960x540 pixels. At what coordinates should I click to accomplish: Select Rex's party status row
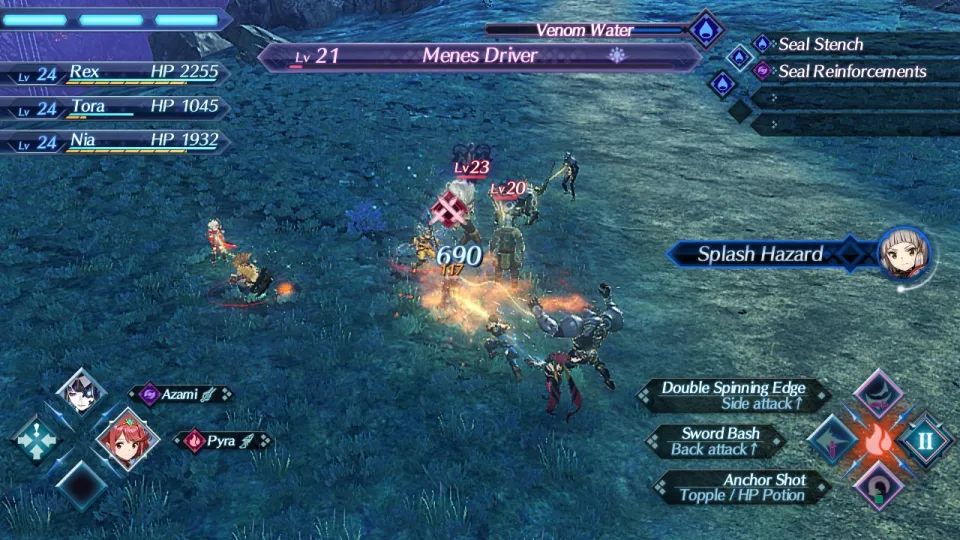tap(115, 73)
